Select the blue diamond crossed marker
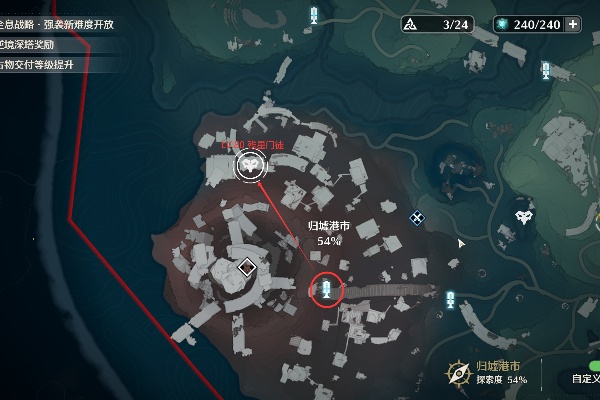Image resolution: width=600 pixels, height=400 pixels. (x=417, y=217)
